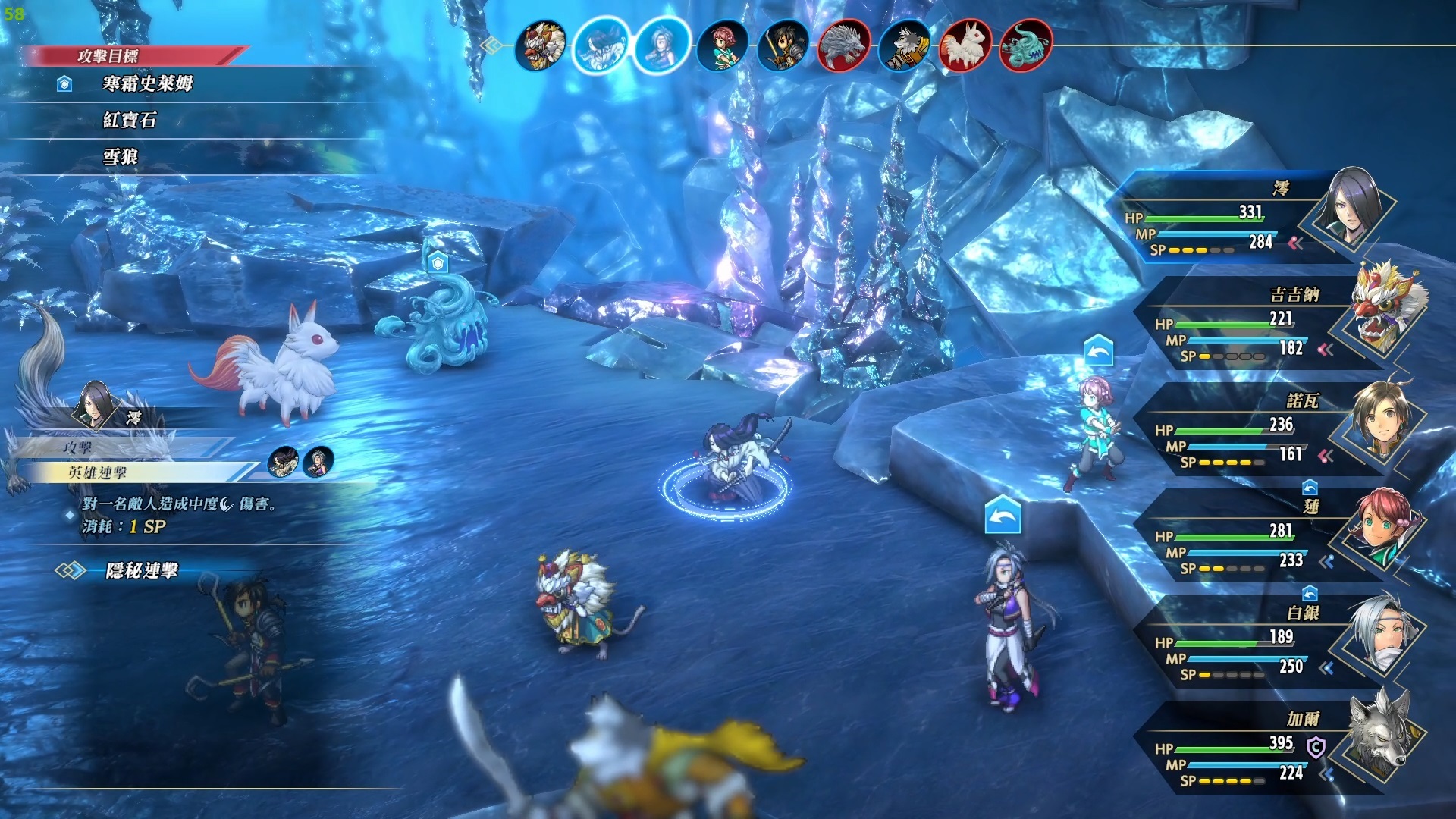The height and width of the screenshot is (819, 1456).
Task: Pick the 攻擊 command
Action: pyautogui.click(x=77, y=447)
